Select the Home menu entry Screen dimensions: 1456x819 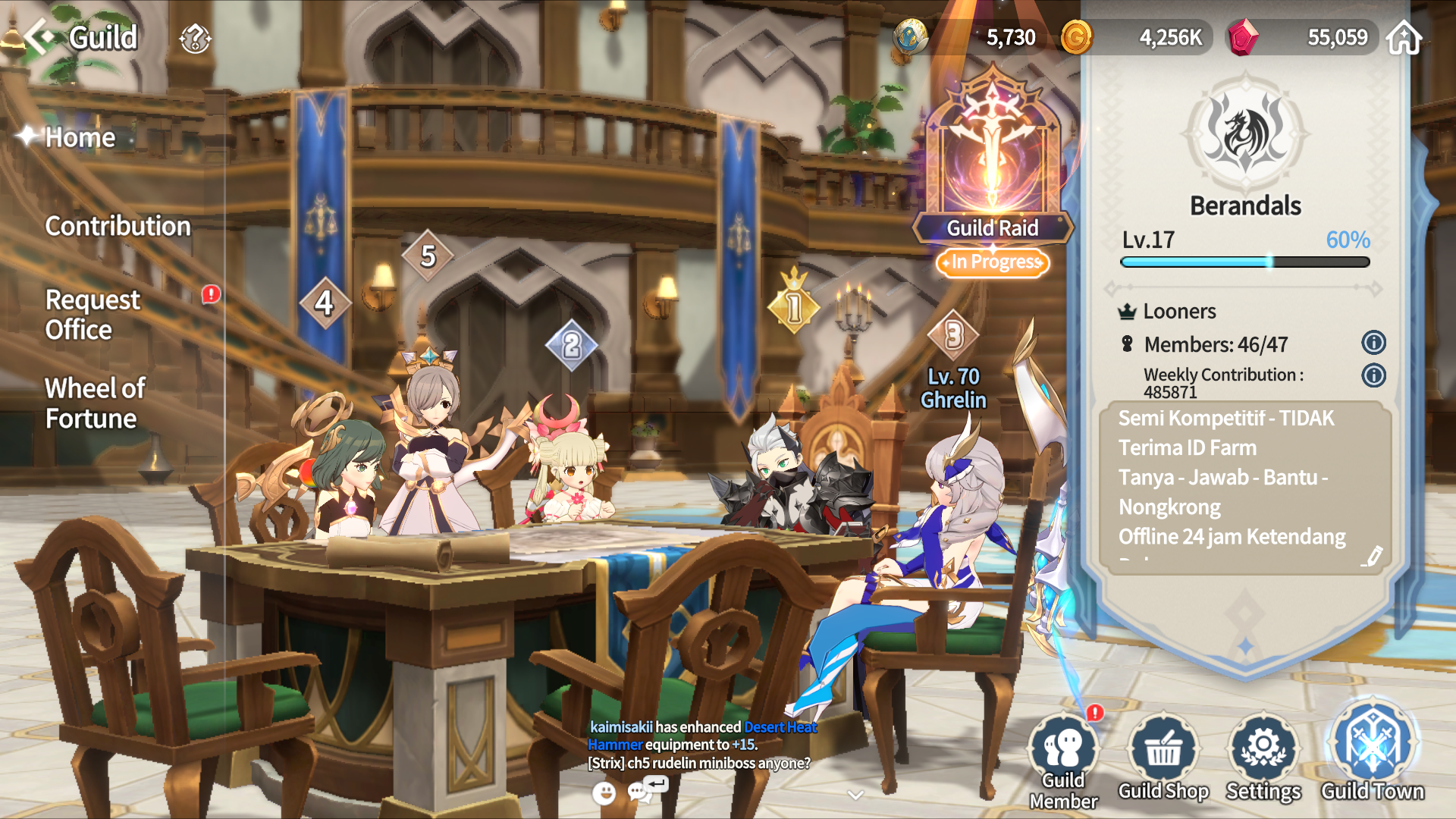(x=80, y=137)
